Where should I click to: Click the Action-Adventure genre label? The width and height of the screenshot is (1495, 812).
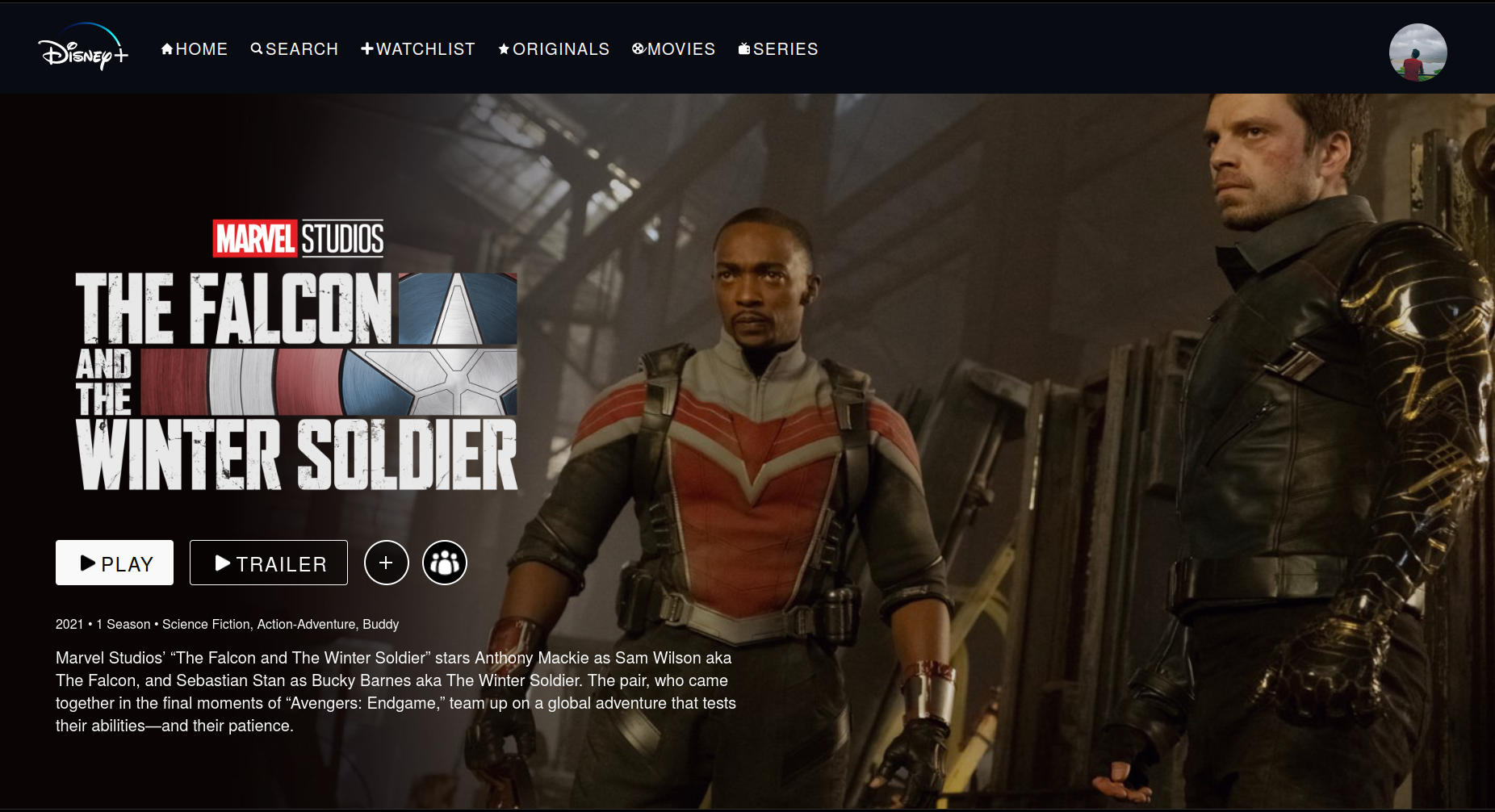(304, 624)
